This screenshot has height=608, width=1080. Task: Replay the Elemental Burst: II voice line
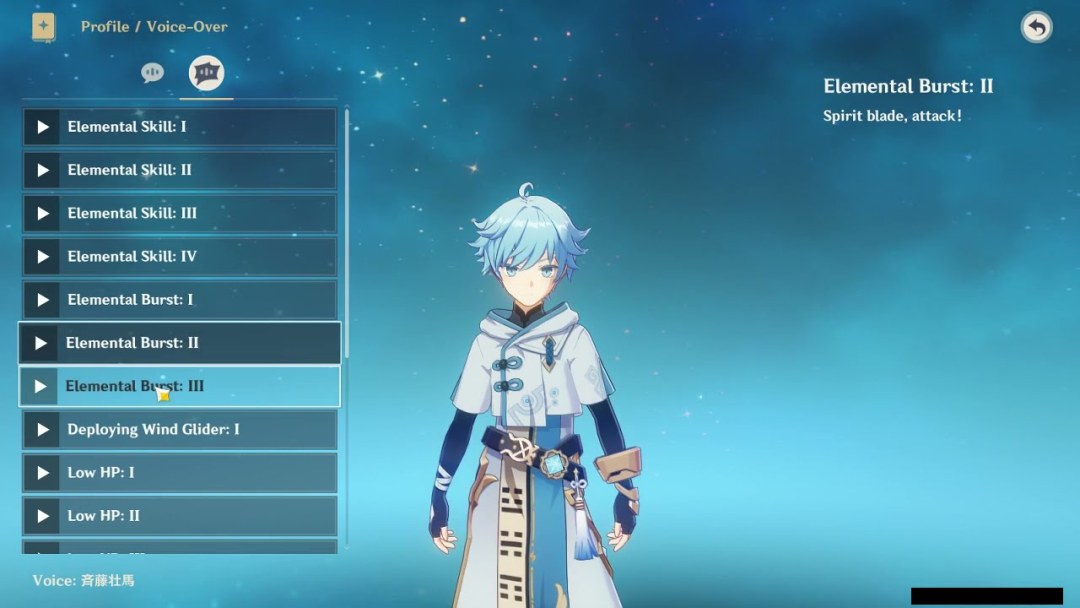click(41, 343)
